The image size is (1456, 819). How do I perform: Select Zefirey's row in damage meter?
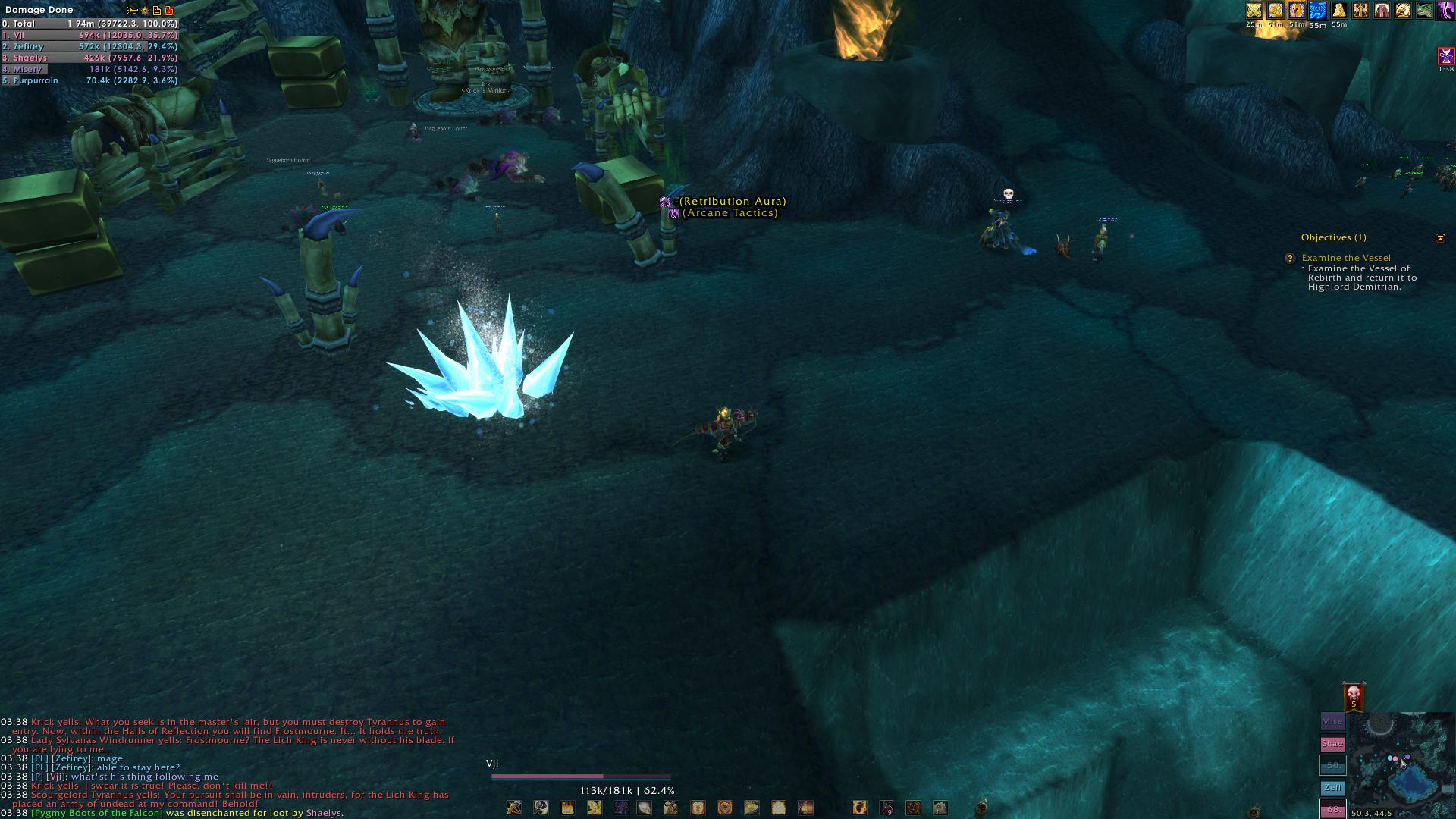click(89, 46)
